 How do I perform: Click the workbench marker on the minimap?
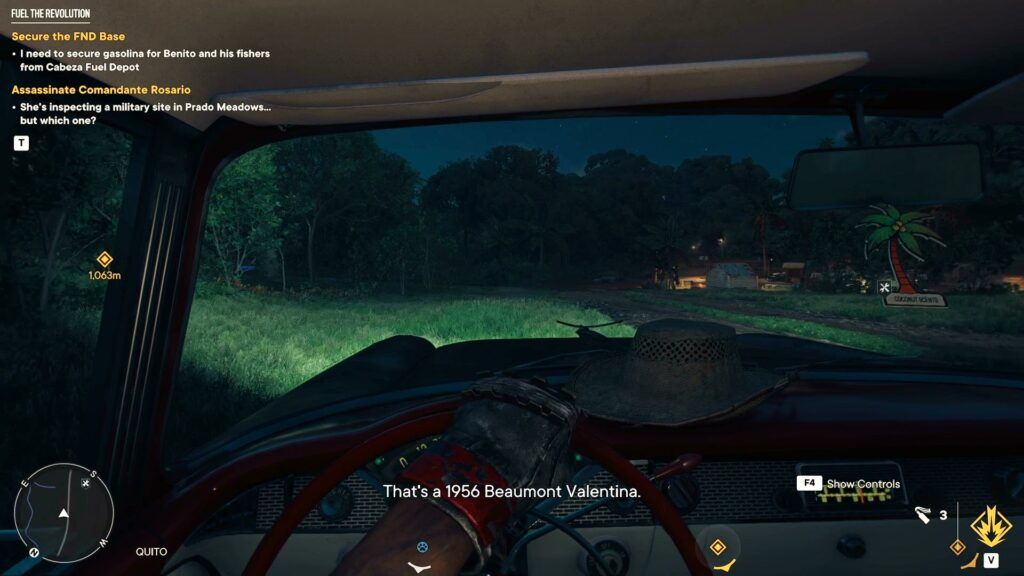(x=86, y=484)
